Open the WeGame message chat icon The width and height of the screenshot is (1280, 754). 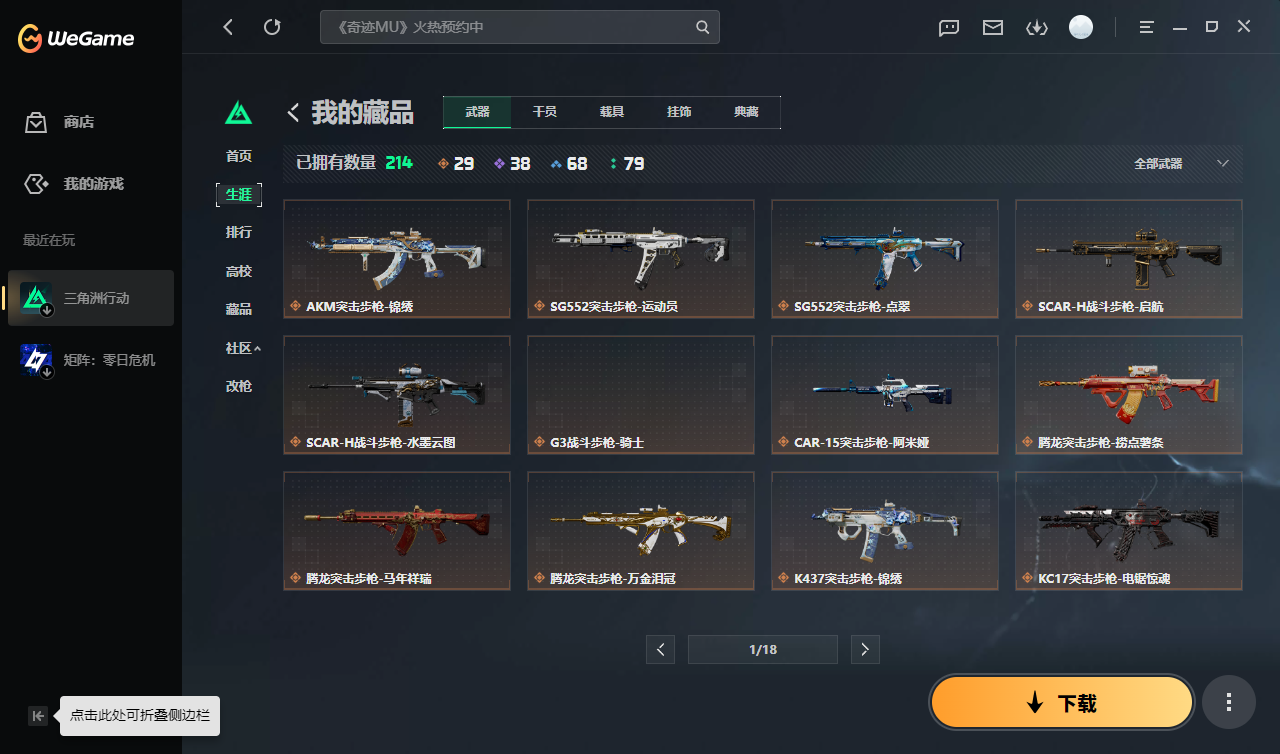948,27
